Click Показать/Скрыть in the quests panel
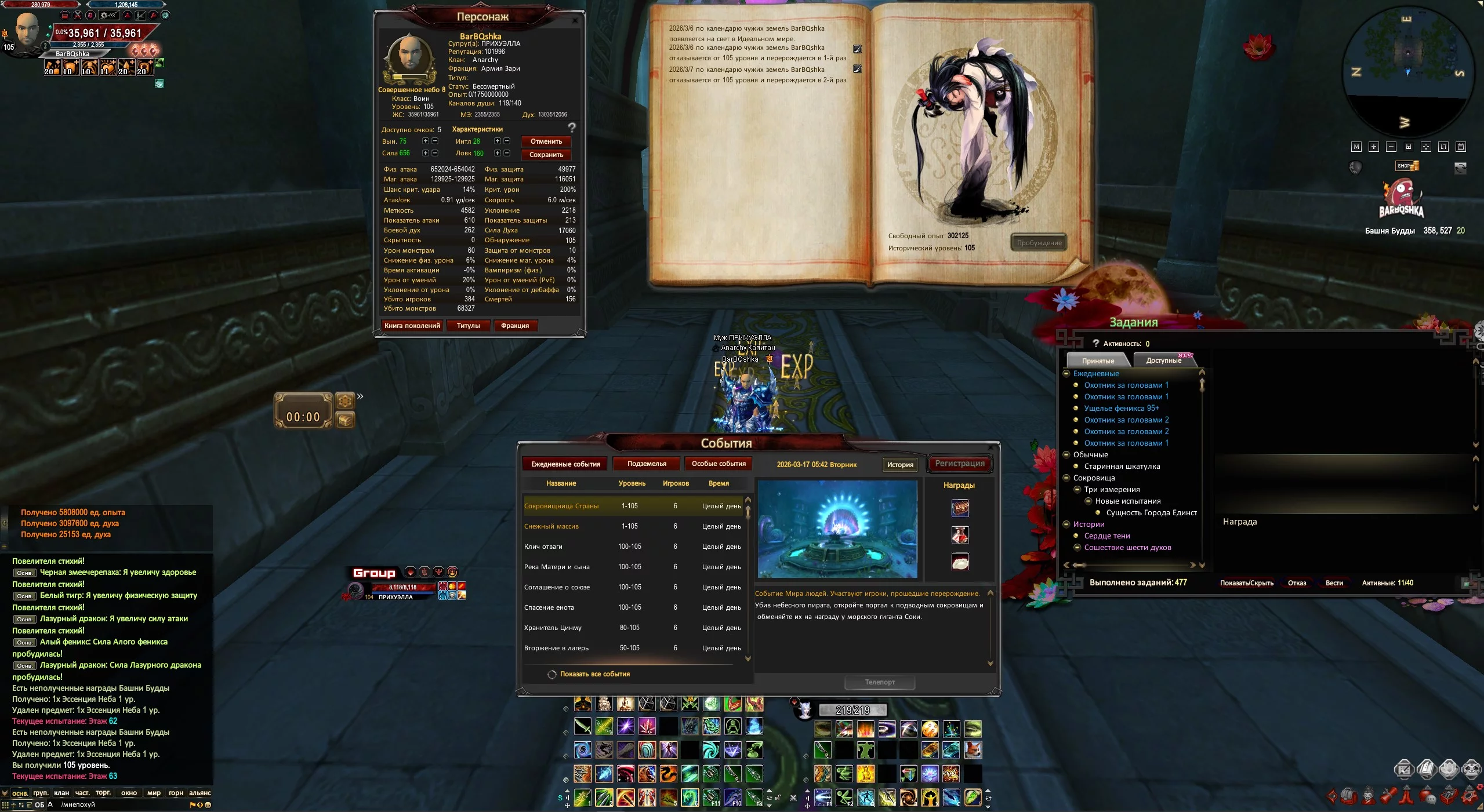 tap(1247, 582)
